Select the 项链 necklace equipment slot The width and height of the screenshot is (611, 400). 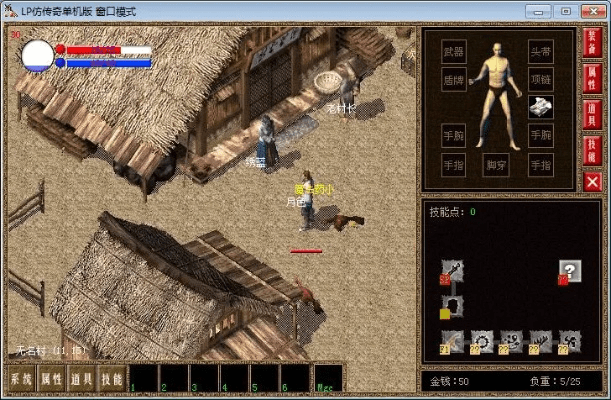point(541,79)
